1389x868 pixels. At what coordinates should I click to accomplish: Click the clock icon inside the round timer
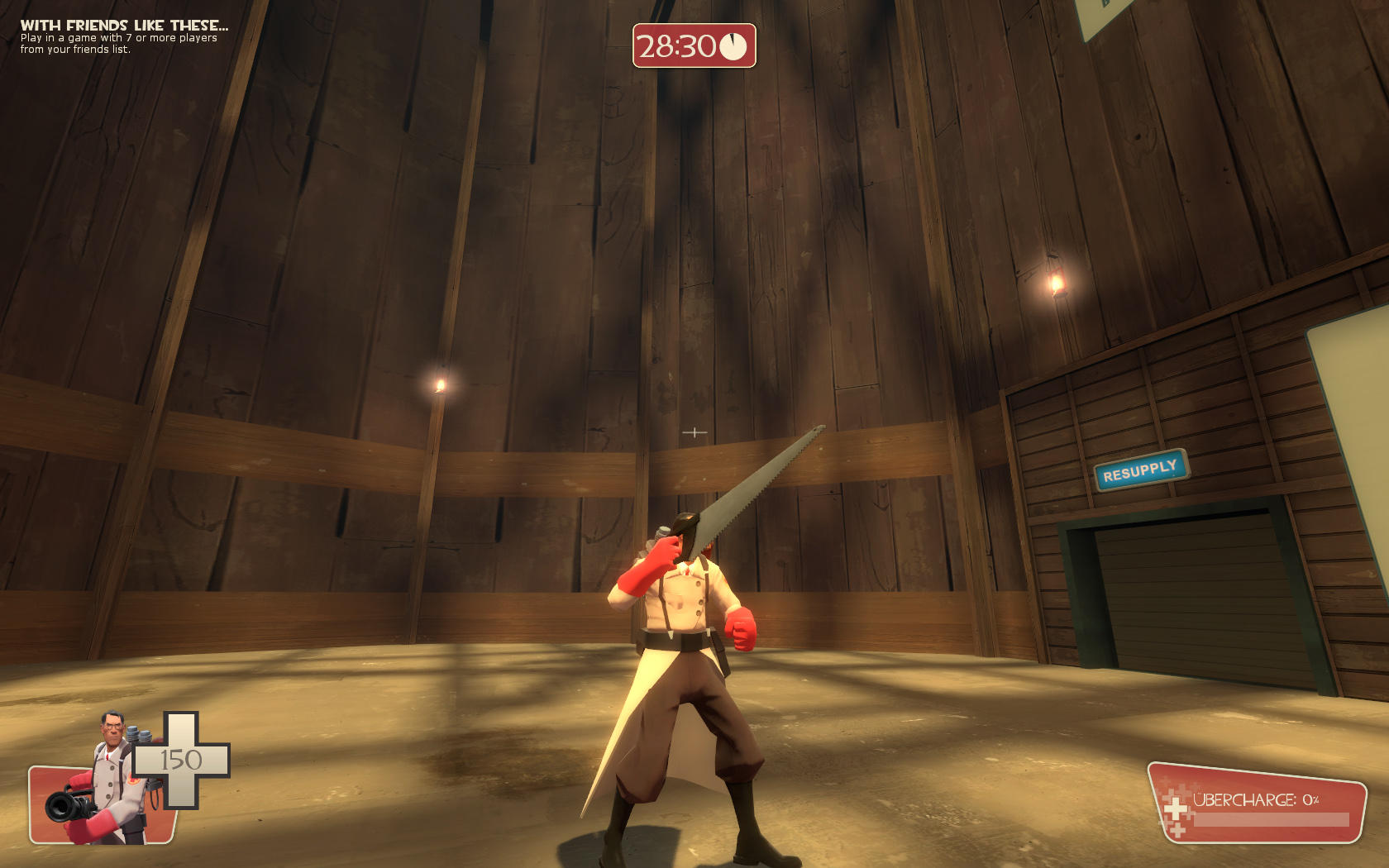point(733,48)
